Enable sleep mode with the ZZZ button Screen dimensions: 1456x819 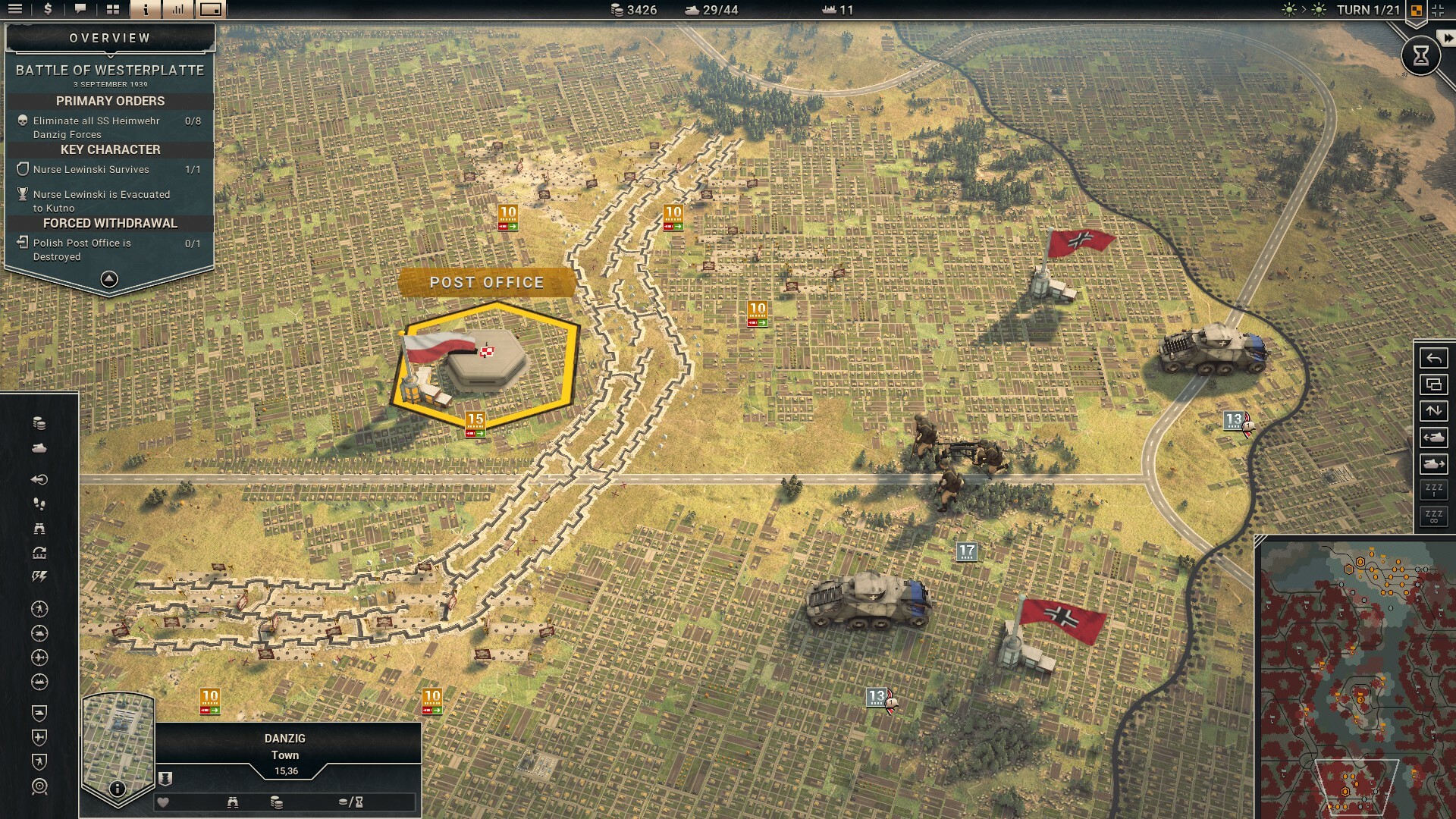coord(1433,488)
